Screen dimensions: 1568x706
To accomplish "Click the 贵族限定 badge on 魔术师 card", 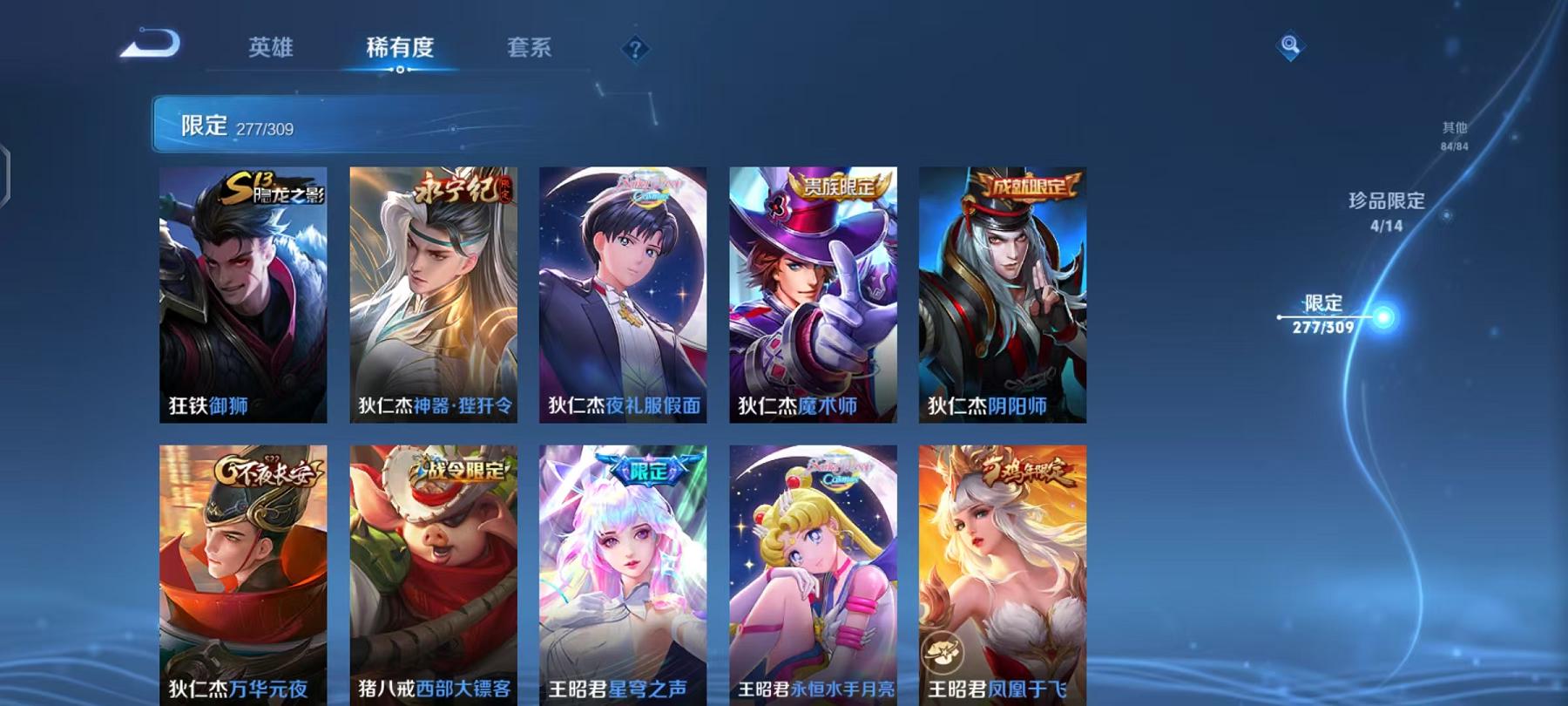I will tap(840, 185).
